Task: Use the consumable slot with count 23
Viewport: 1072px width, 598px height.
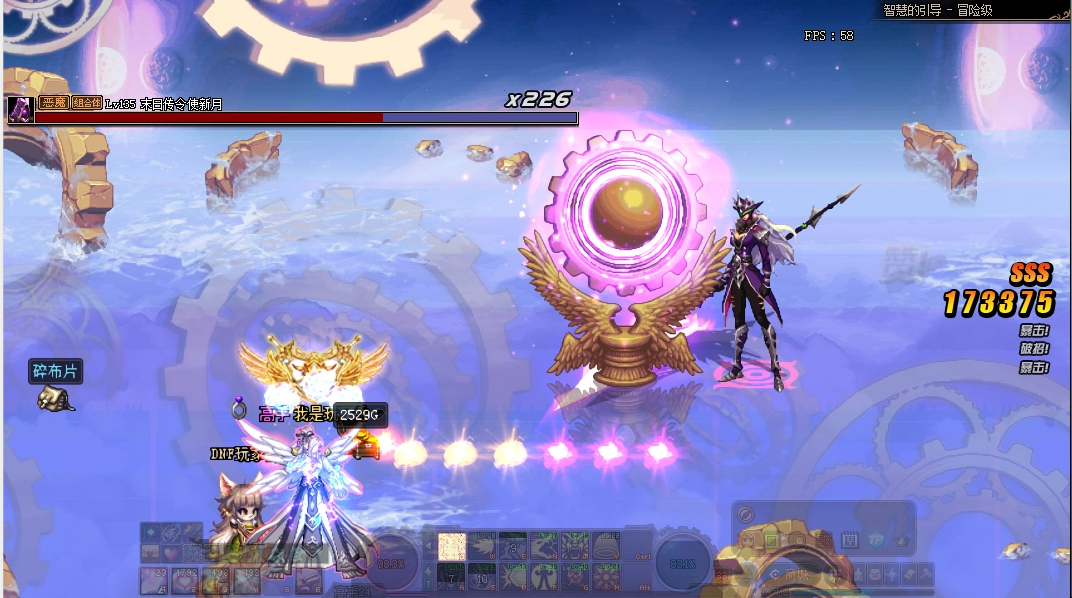Action: [155, 578]
